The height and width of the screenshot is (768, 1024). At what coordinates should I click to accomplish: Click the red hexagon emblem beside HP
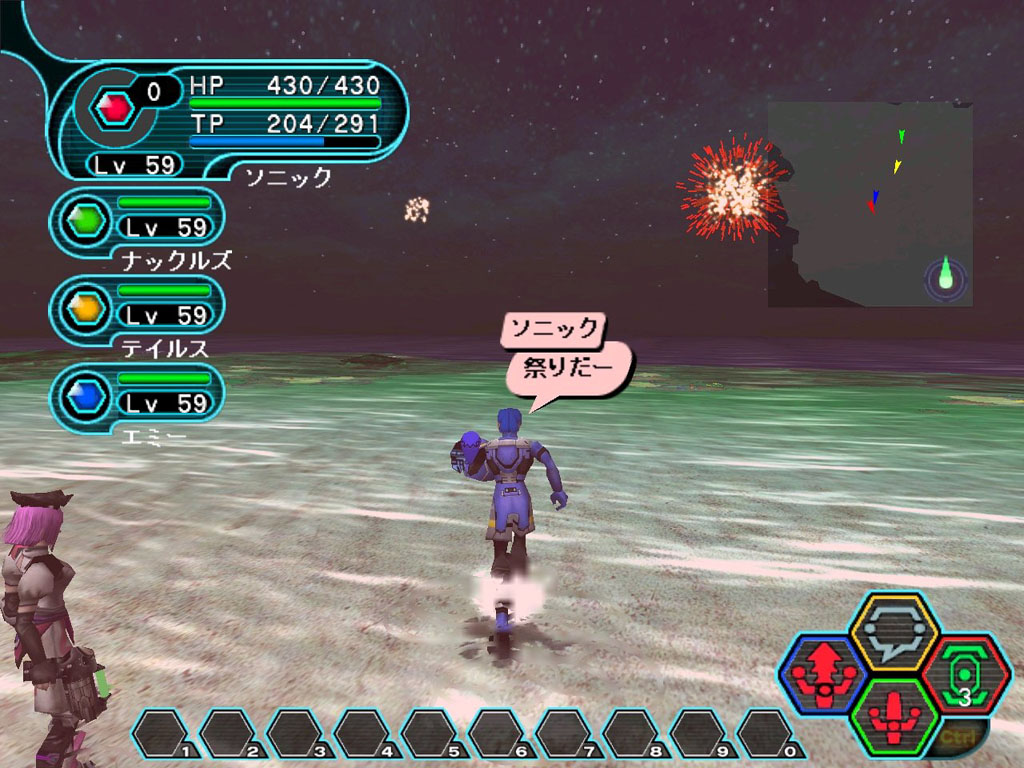(x=115, y=107)
